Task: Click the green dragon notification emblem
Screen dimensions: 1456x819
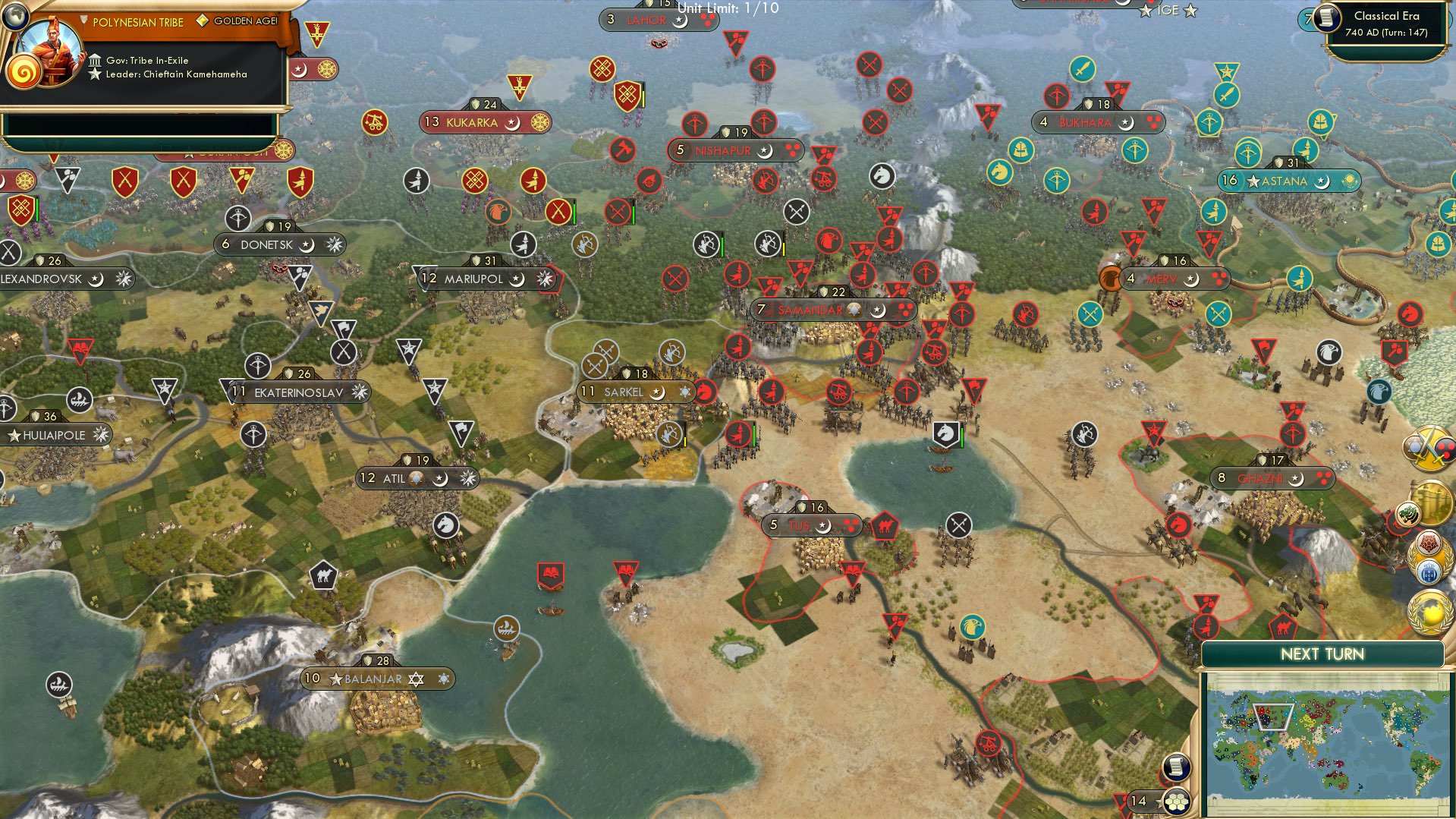Action: click(x=1408, y=514)
